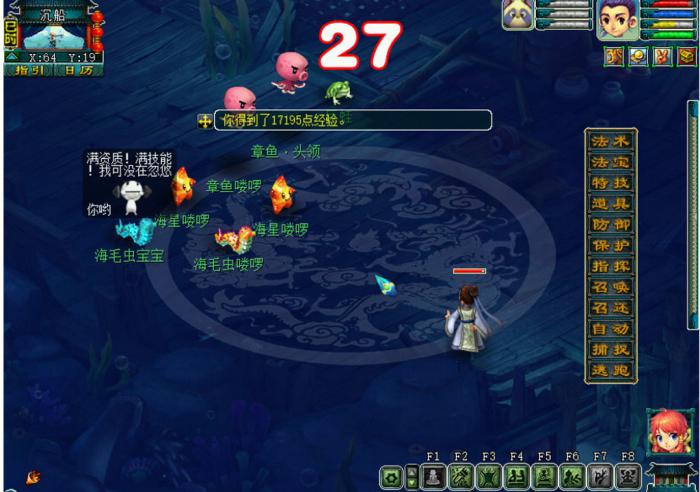Viewport: 700px width, 492px height.
Task: Open the 道具 item command
Action: [x=609, y=204]
